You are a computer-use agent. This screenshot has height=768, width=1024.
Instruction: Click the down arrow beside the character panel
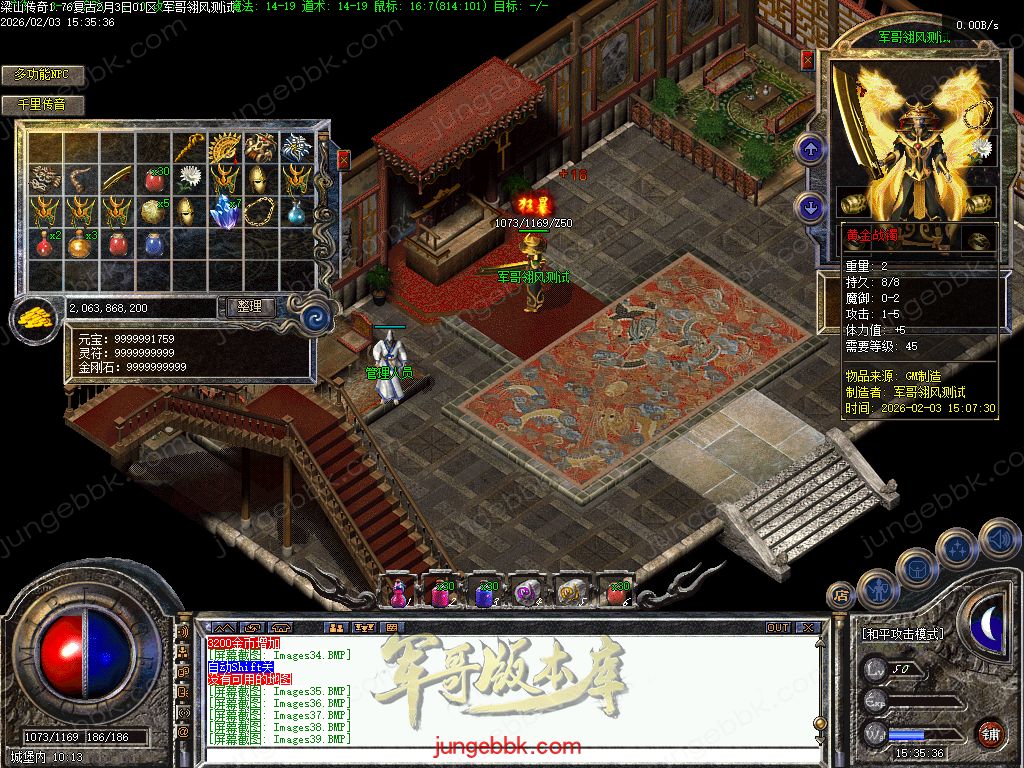810,207
